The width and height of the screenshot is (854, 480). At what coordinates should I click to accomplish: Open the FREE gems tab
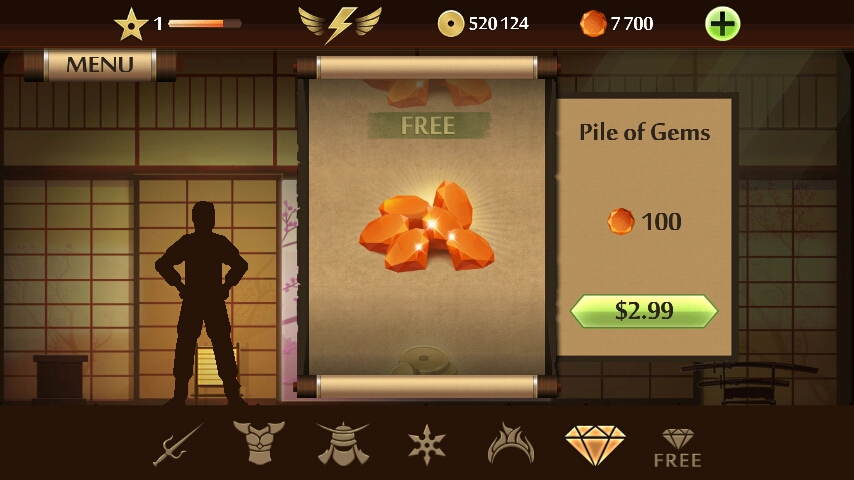click(x=678, y=446)
